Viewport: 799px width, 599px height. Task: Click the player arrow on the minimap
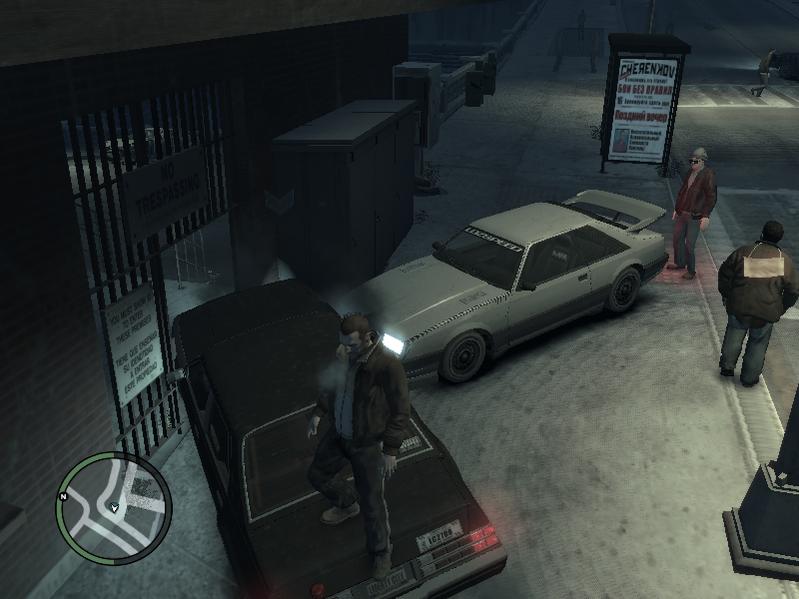point(115,509)
